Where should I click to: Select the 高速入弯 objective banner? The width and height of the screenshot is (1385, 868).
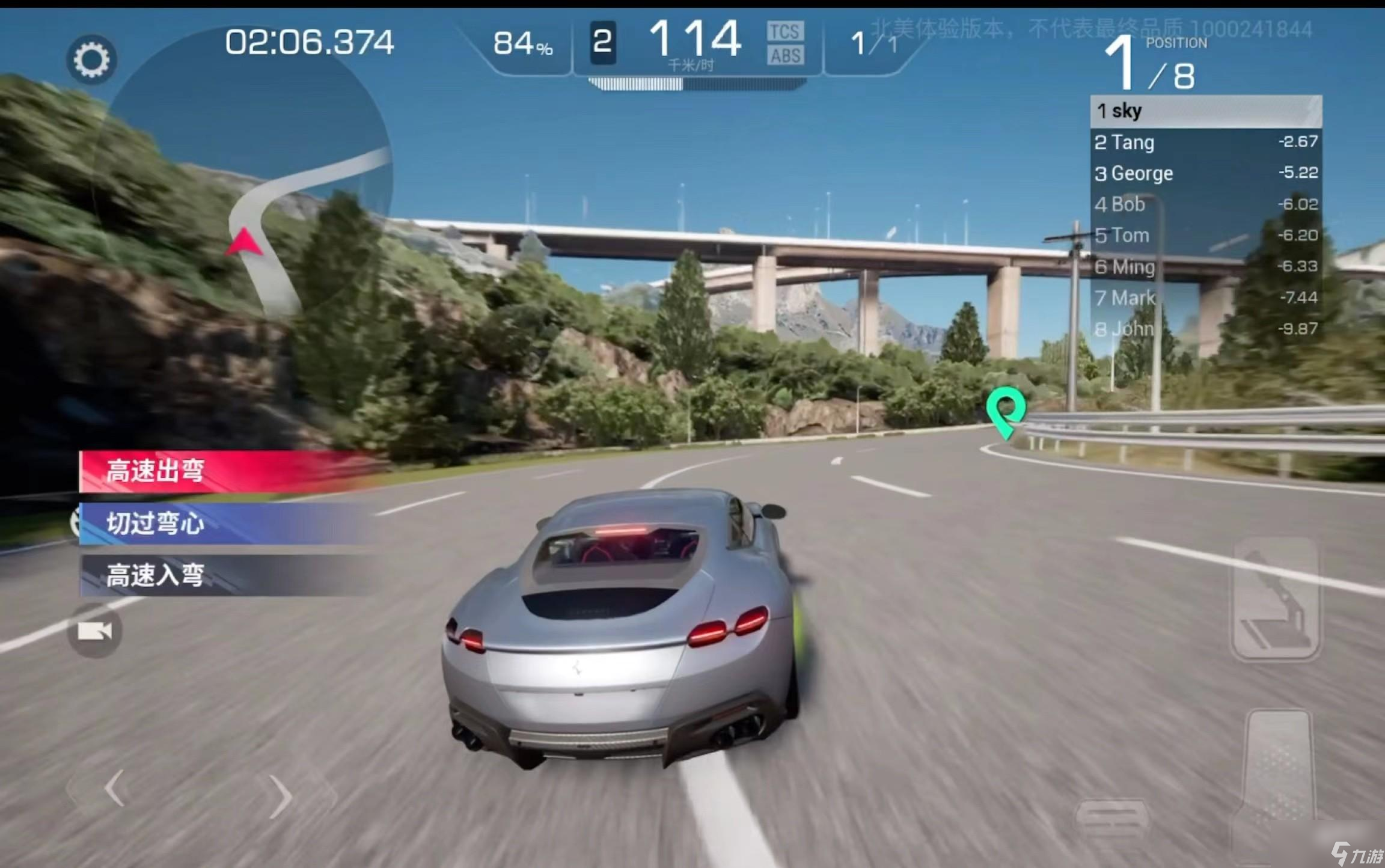click(228, 575)
